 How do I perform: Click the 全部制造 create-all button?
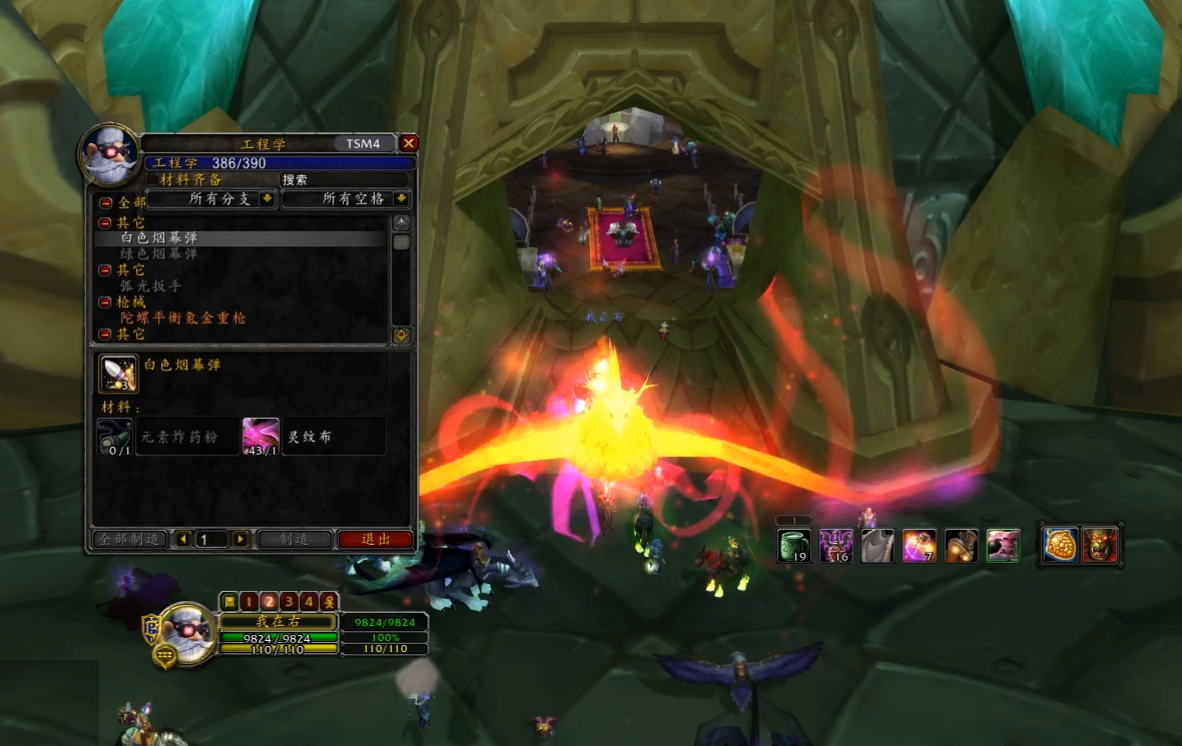tap(129, 539)
